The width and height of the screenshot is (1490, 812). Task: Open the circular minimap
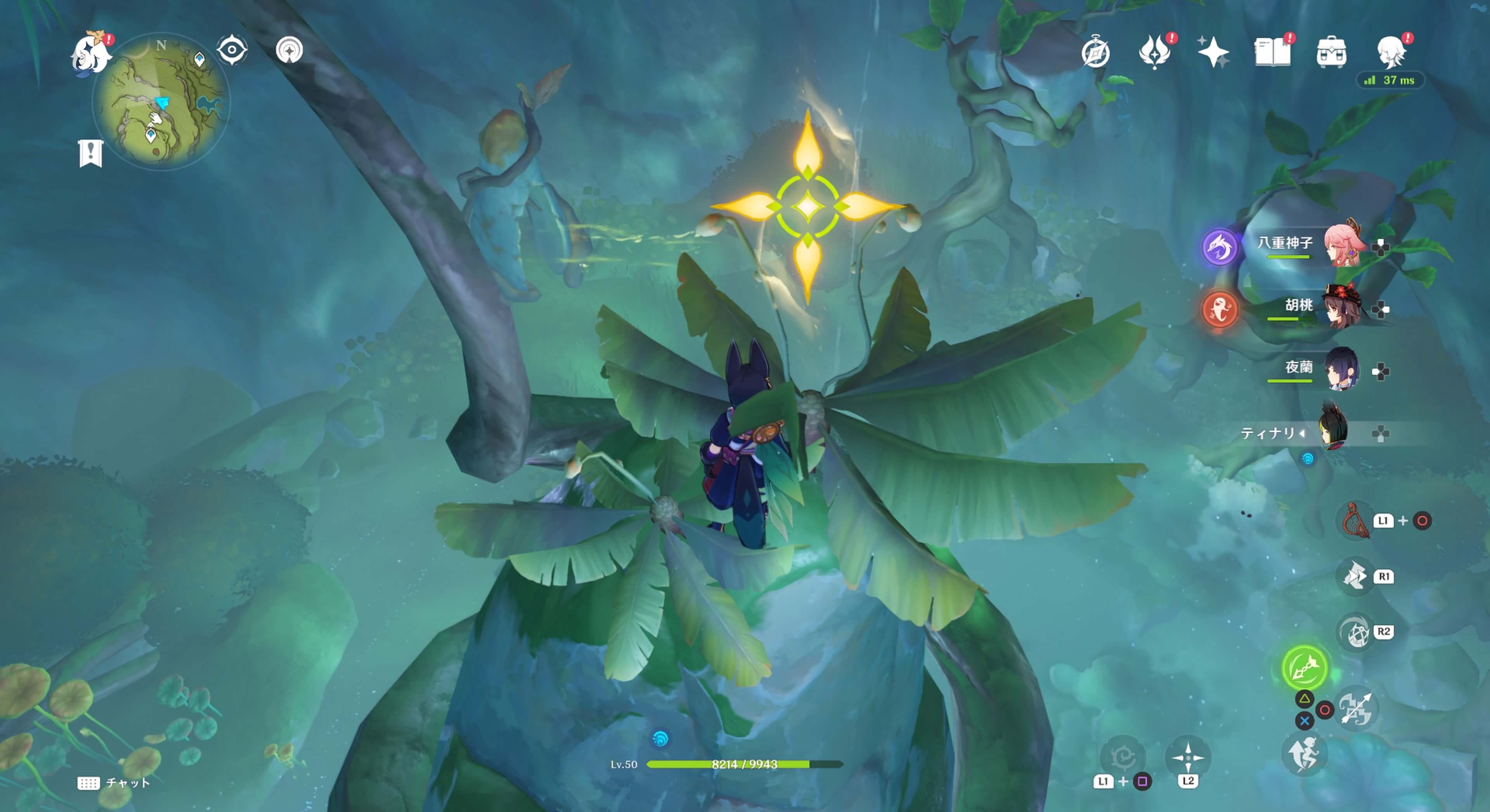(x=161, y=102)
